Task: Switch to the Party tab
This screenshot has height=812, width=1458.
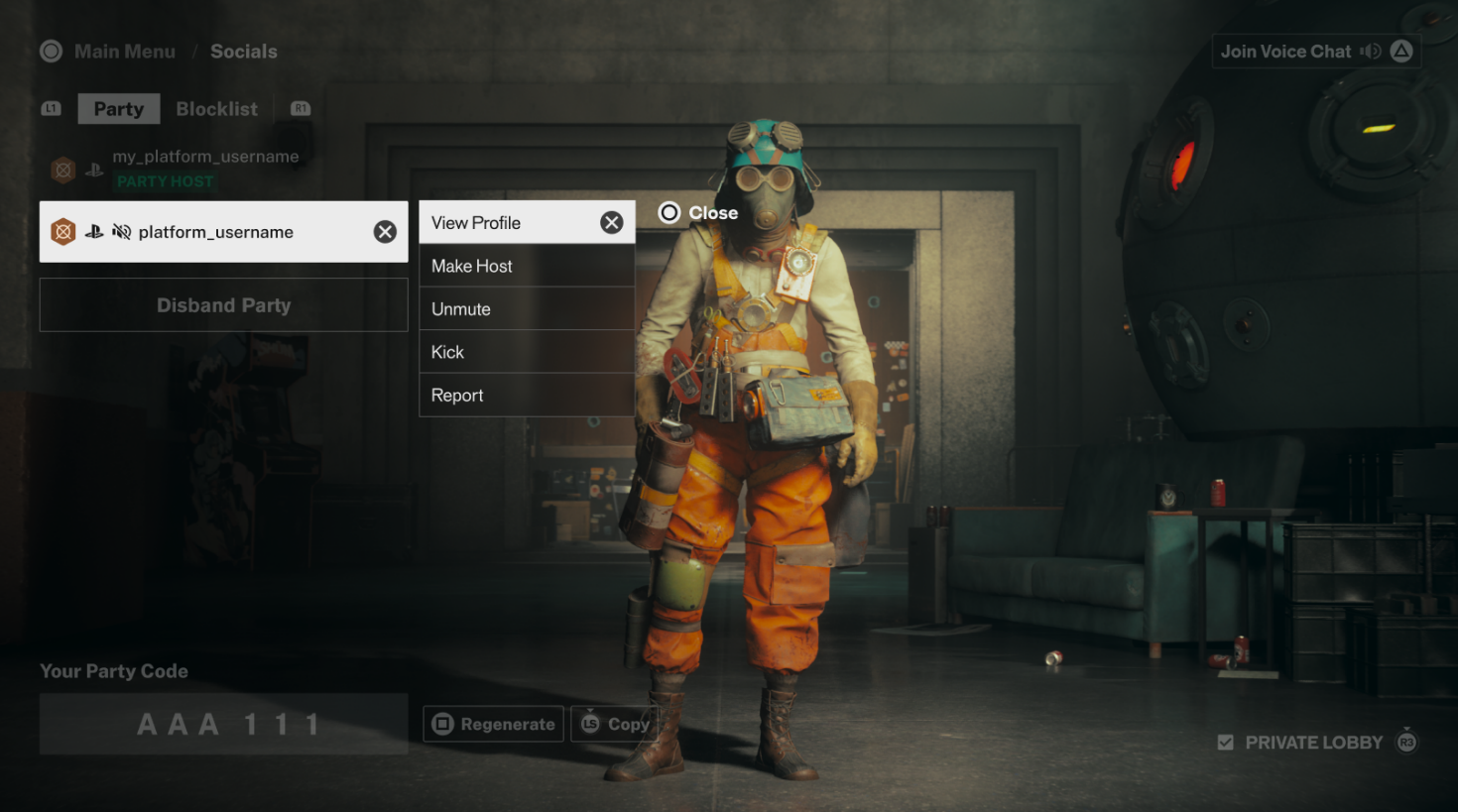Action: tap(119, 109)
